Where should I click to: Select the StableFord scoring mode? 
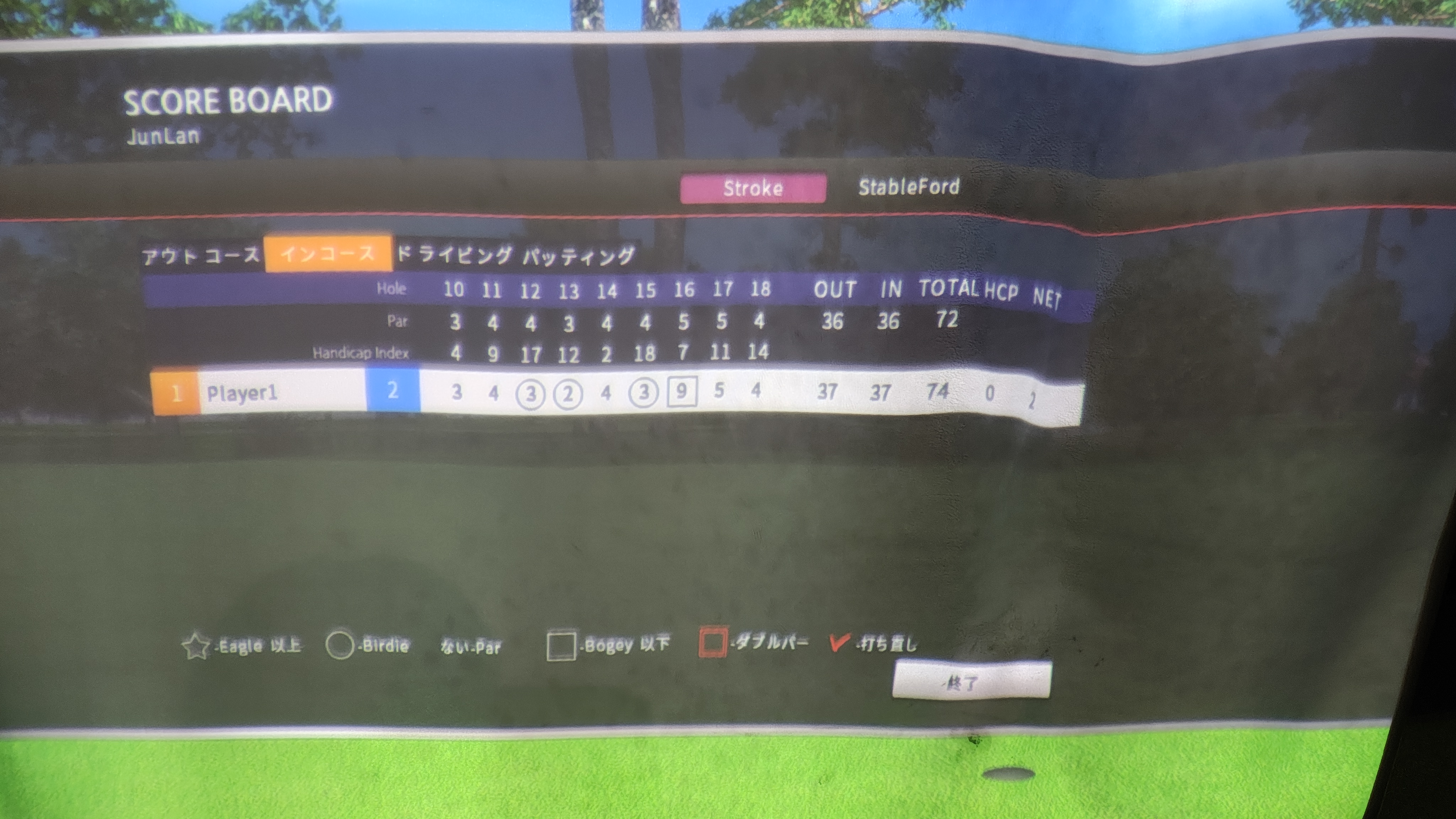[908, 187]
